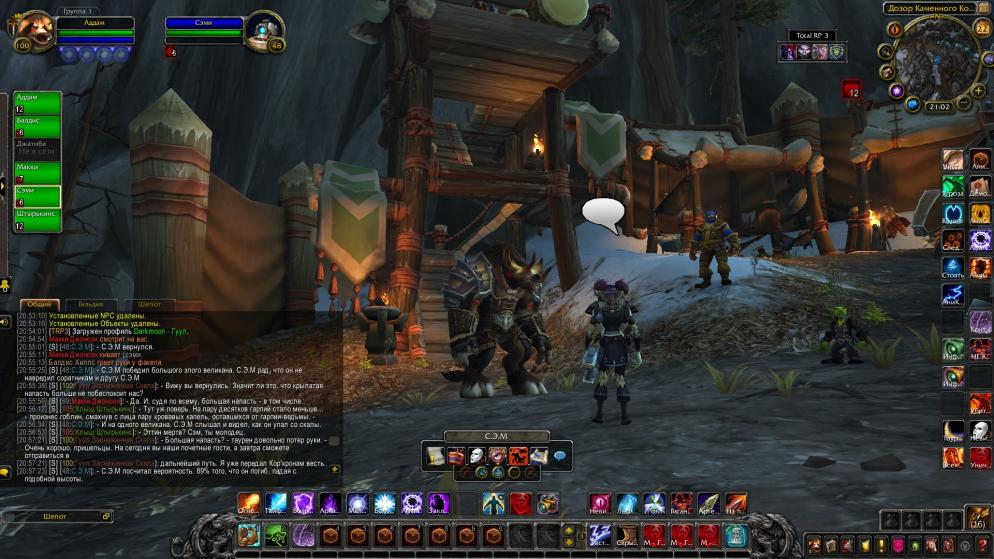Image resolution: width=994 pixels, height=559 pixels.
Task: Choose Маккая in the raid frame list
Action: coord(37,171)
